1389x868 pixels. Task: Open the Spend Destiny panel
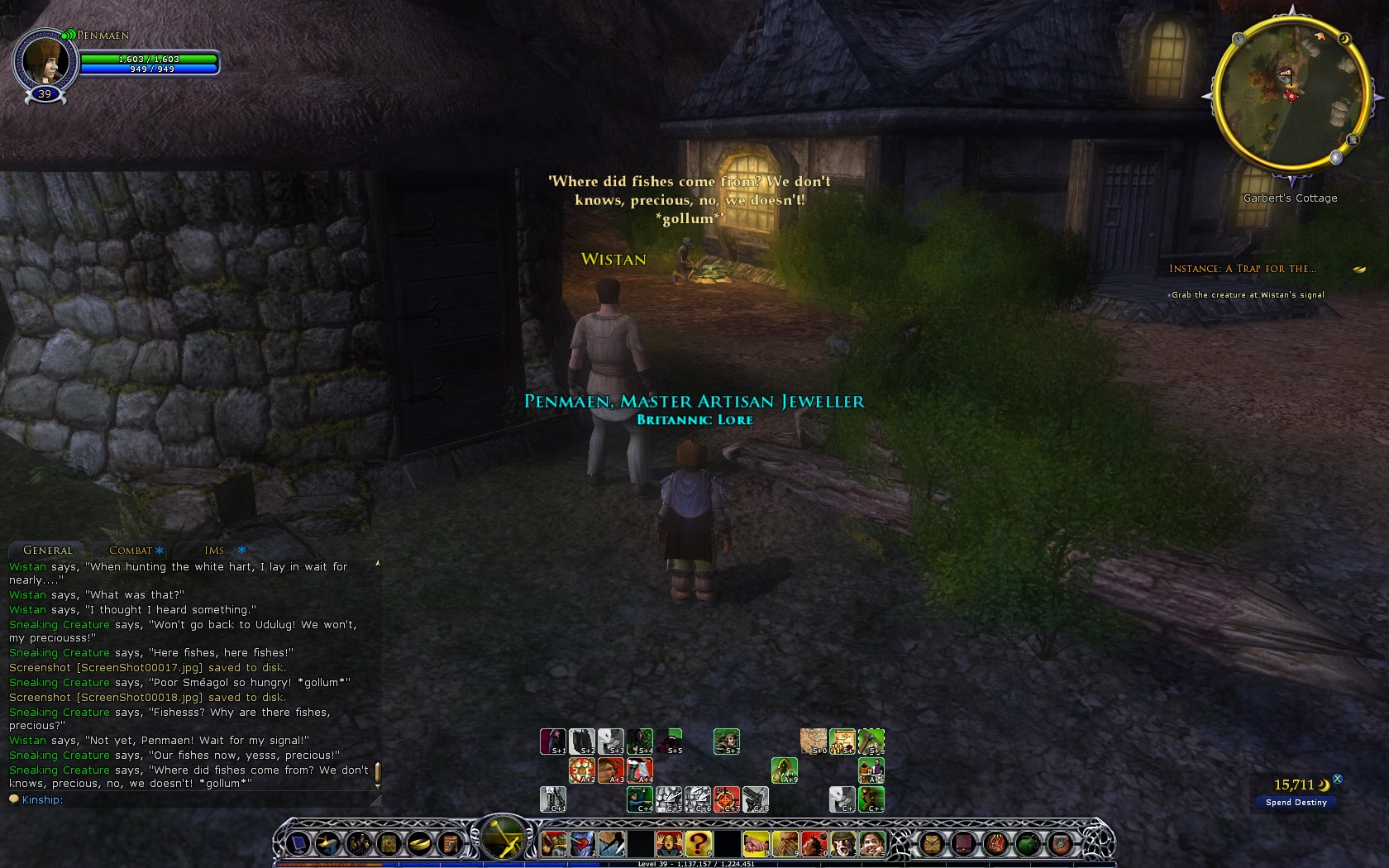coord(1296,803)
